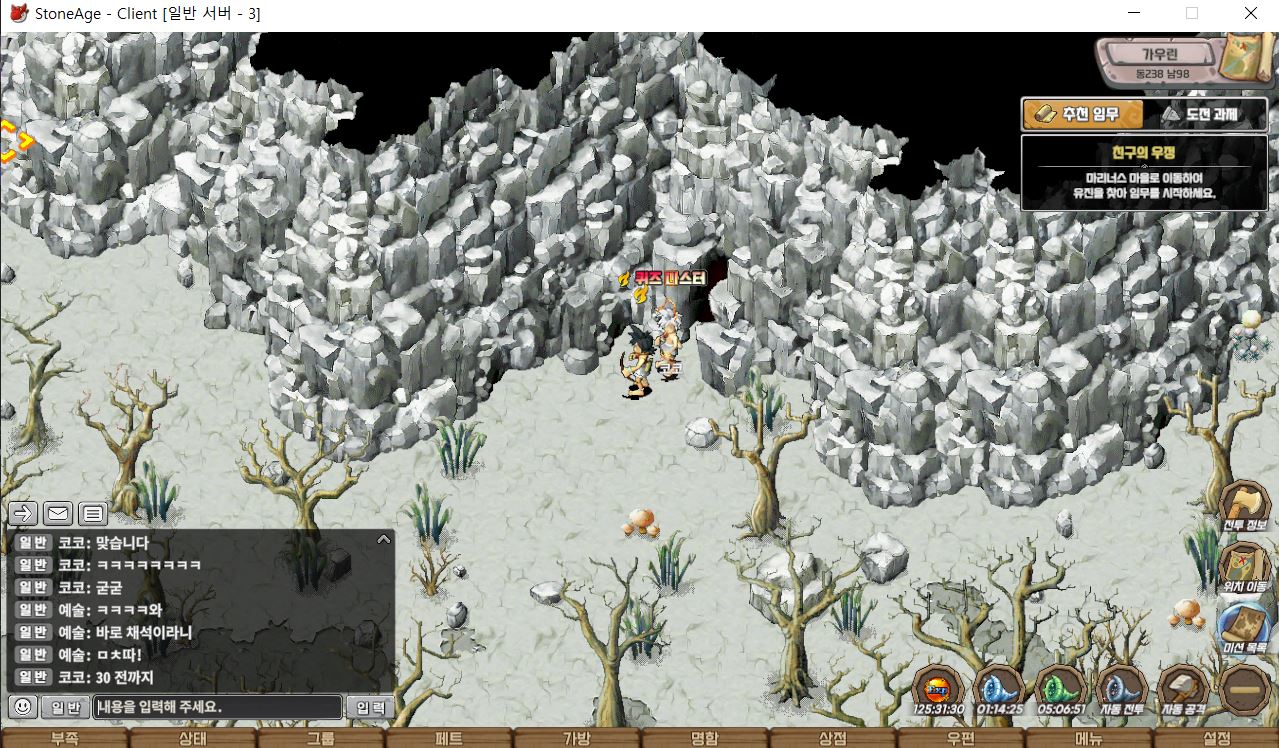Send chat with the 입력 button
Screen dimensions: 1279x748
(x=371, y=707)
